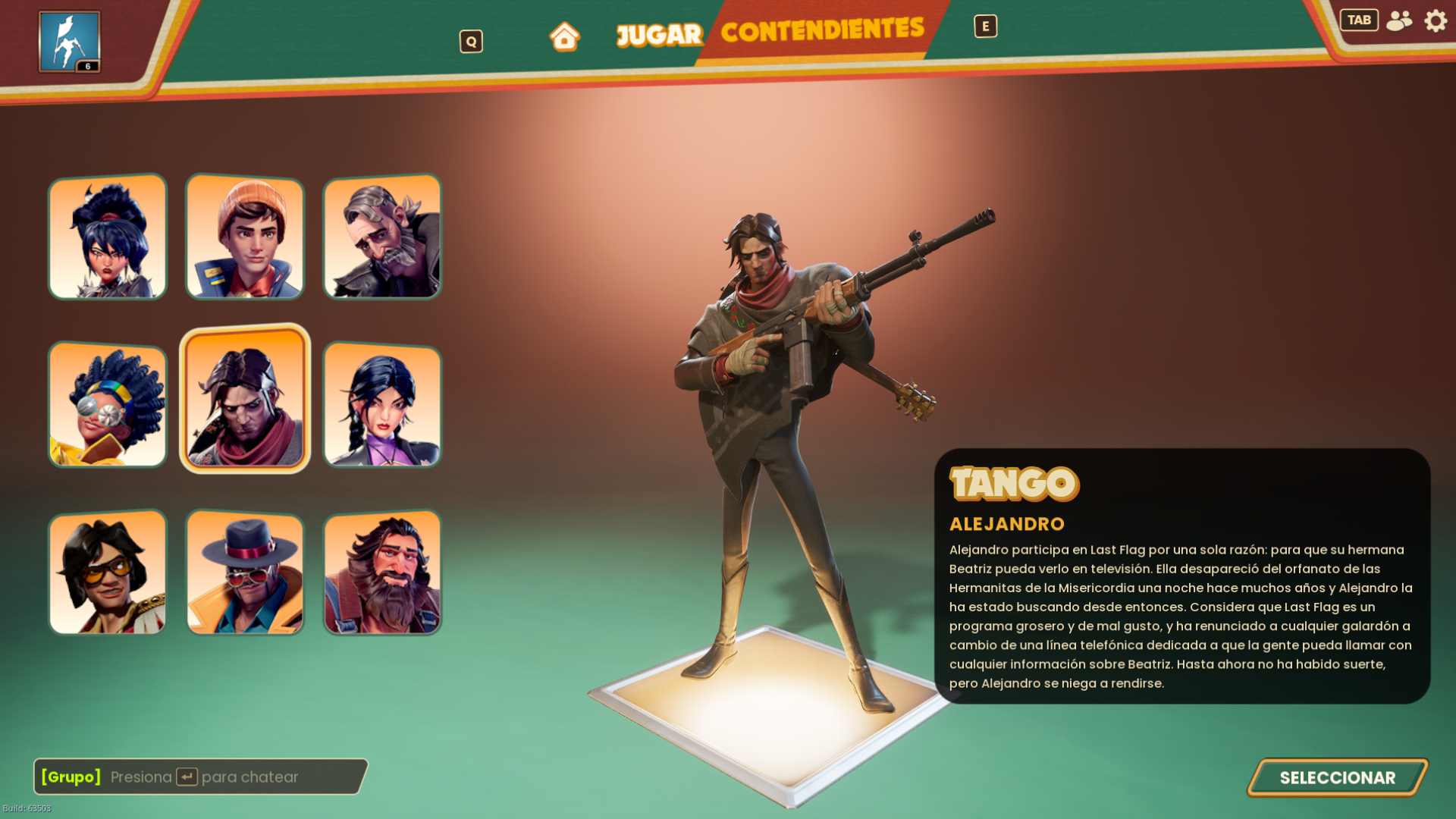Select the blue-haired girl portrait
Screen dimensions: 1456x819
click(x=108, y=237)
